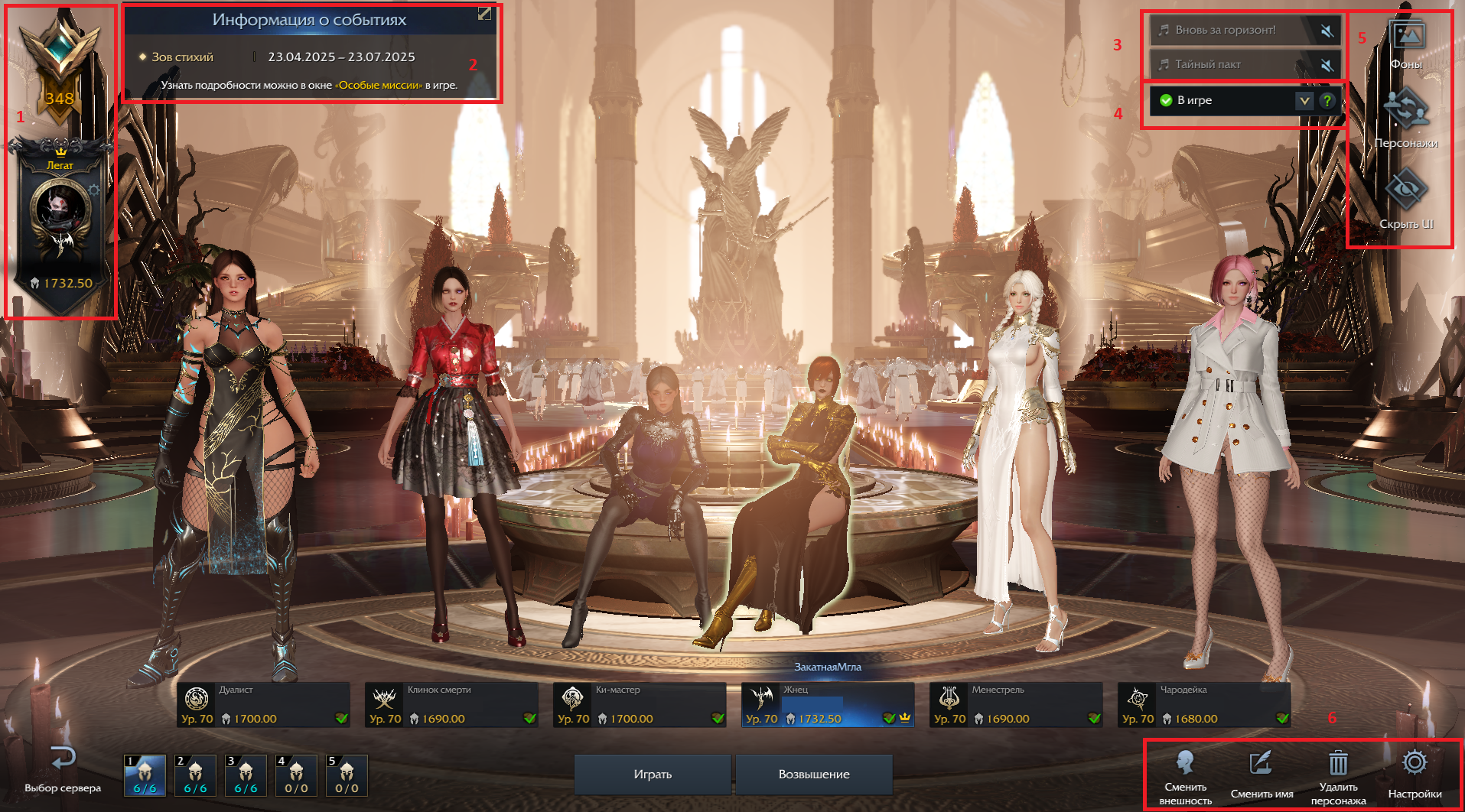This screenshot has width=1465, height=812.
Task: Select the Дуалист character card
Action: [x=263, y=705]
